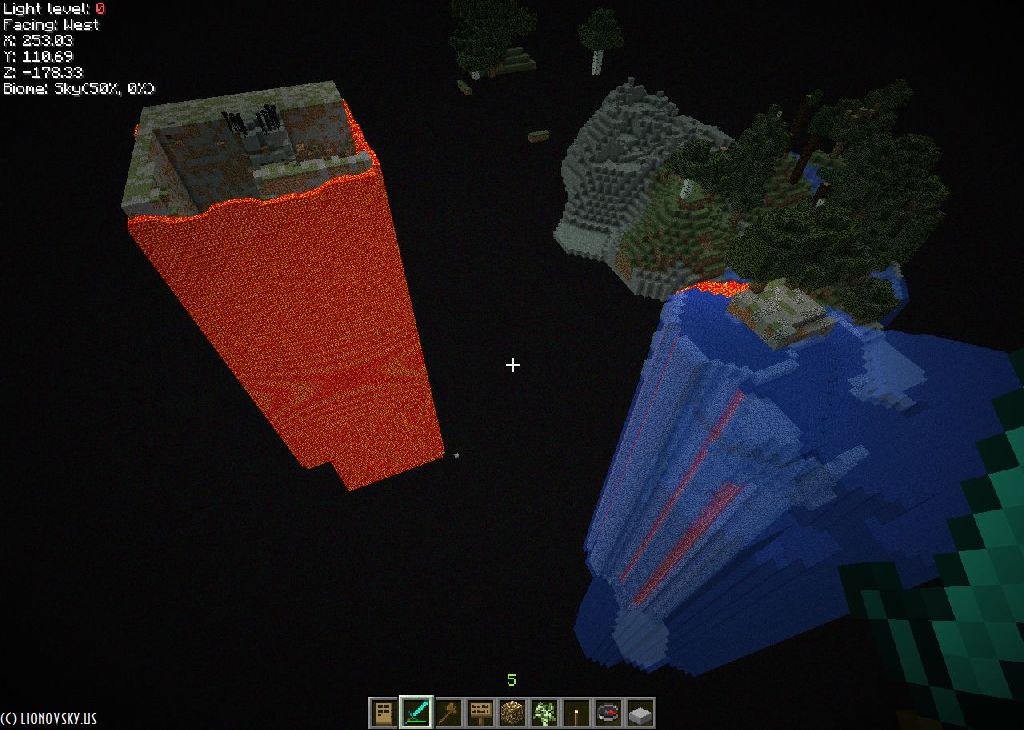The width and height of the screenshot is (1024, 730).
Task: Select the sign item slot
Action: point(480,713)
